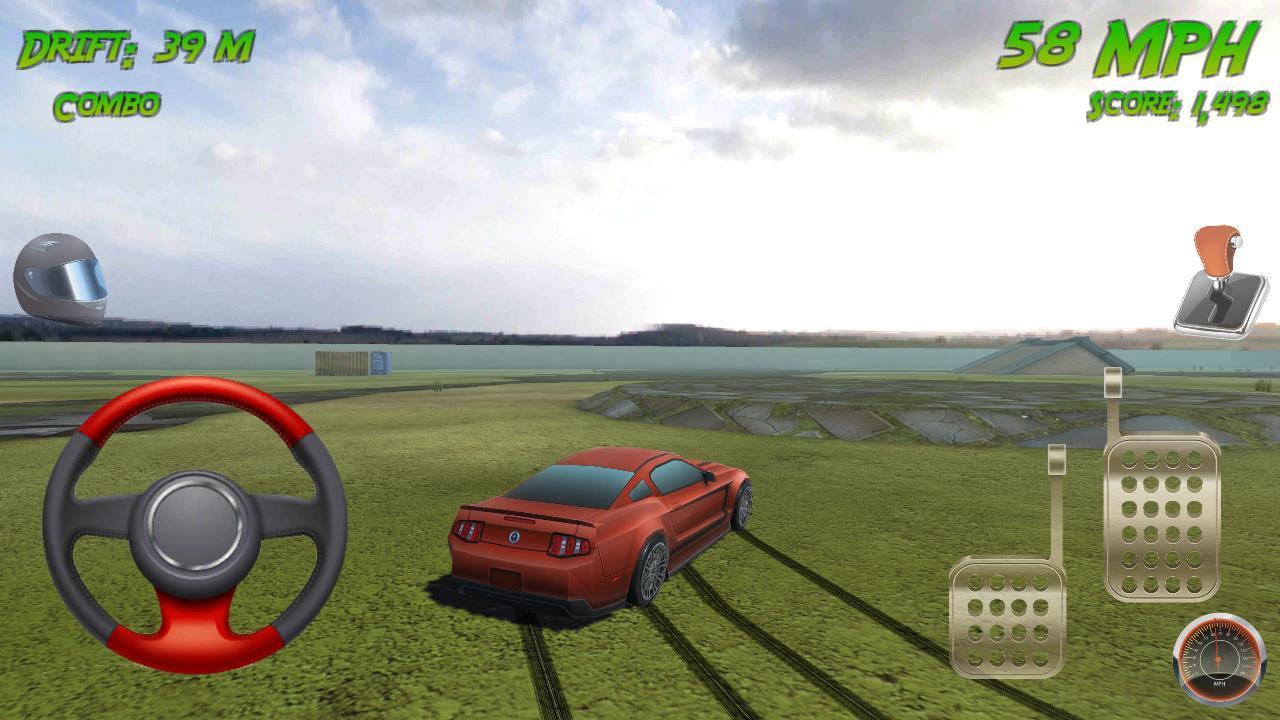The image size is (1280, 720).
Task: Click the DRIFT: 39 M counter
Action: (135, 45)
